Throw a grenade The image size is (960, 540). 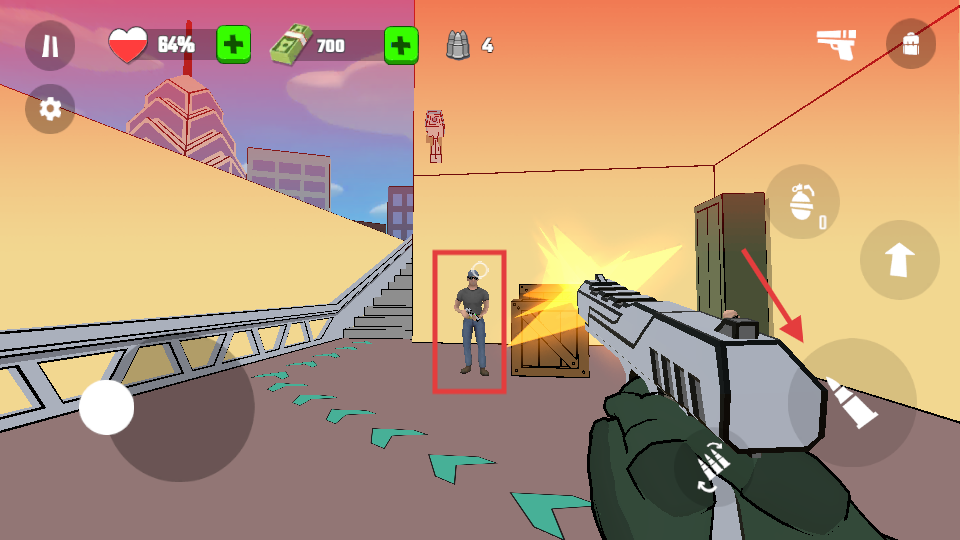[802, 201]
